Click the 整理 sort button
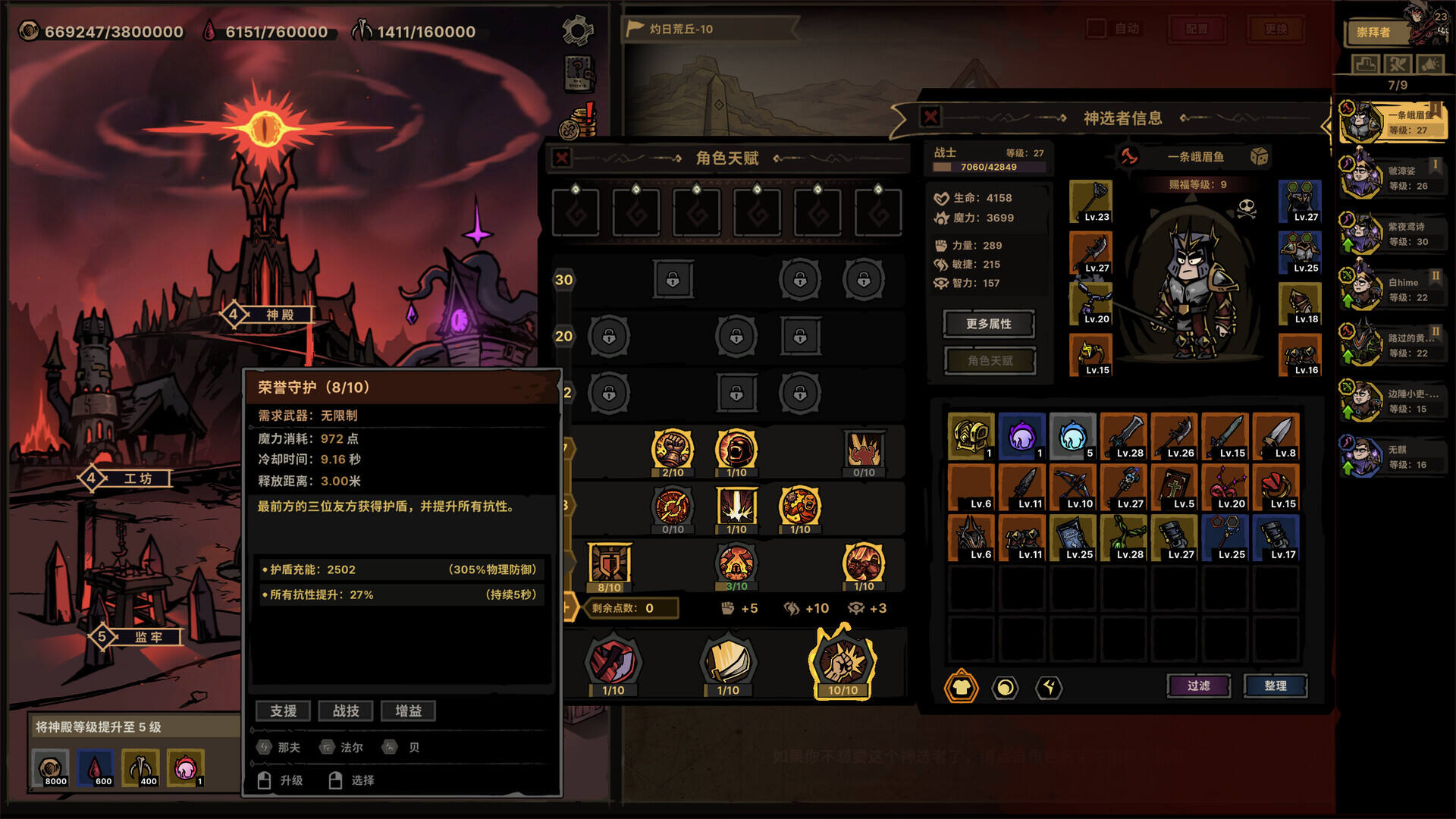This screenshot has width=1456, height=819. point(1276,685)
